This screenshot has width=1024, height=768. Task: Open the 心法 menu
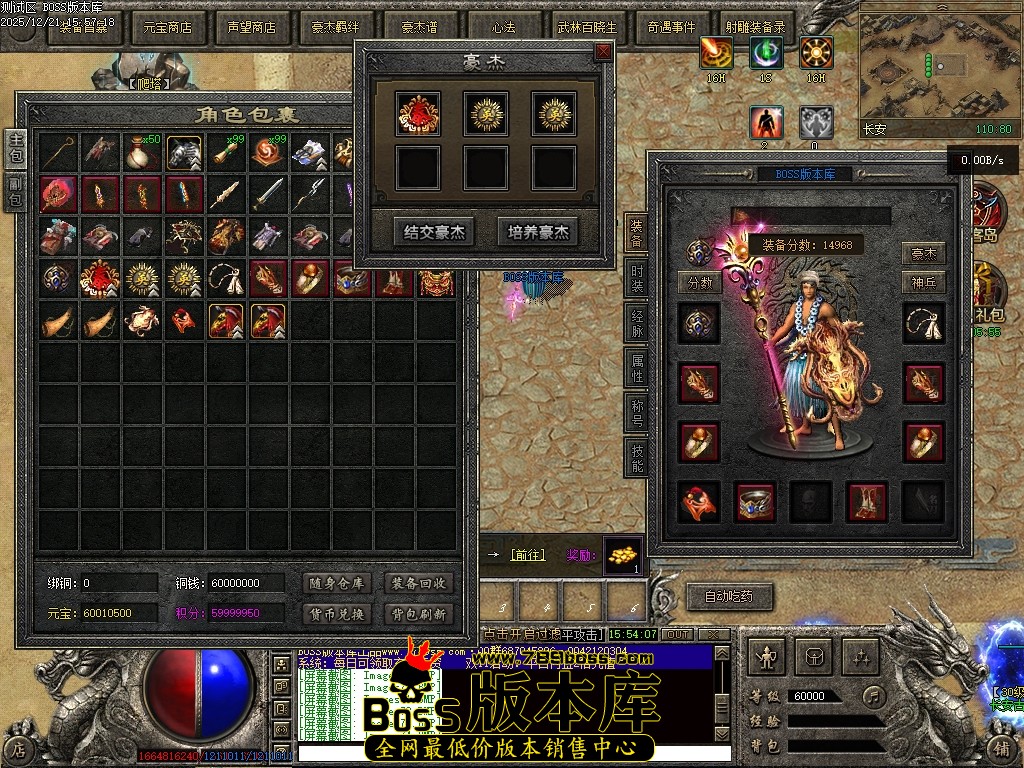[x=505, y=27]
